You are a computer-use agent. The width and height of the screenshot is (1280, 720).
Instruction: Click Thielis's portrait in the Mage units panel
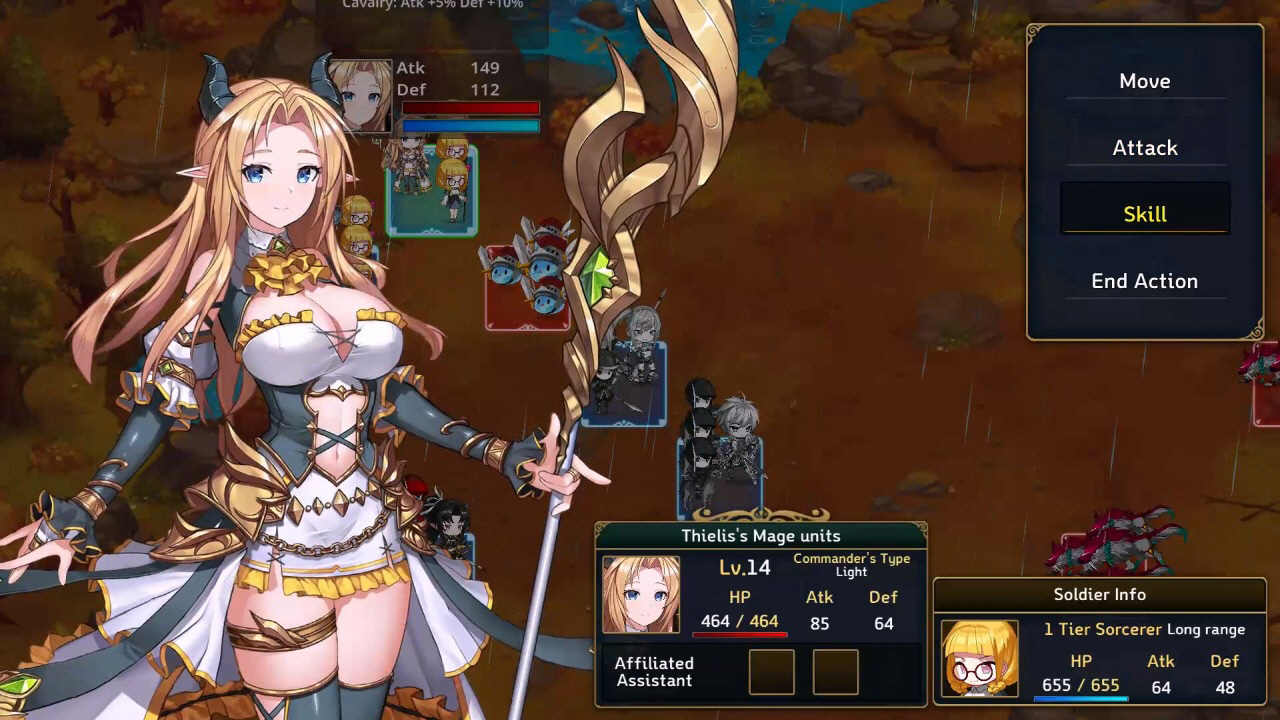pyautogui.click(x=640, y=595)
